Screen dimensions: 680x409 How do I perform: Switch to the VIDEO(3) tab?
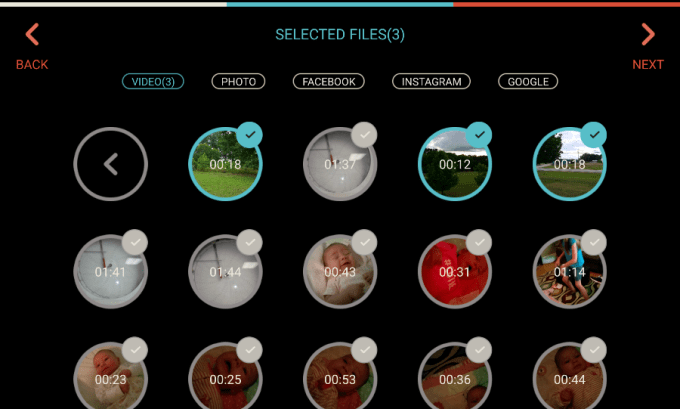[x=153, y=81]
